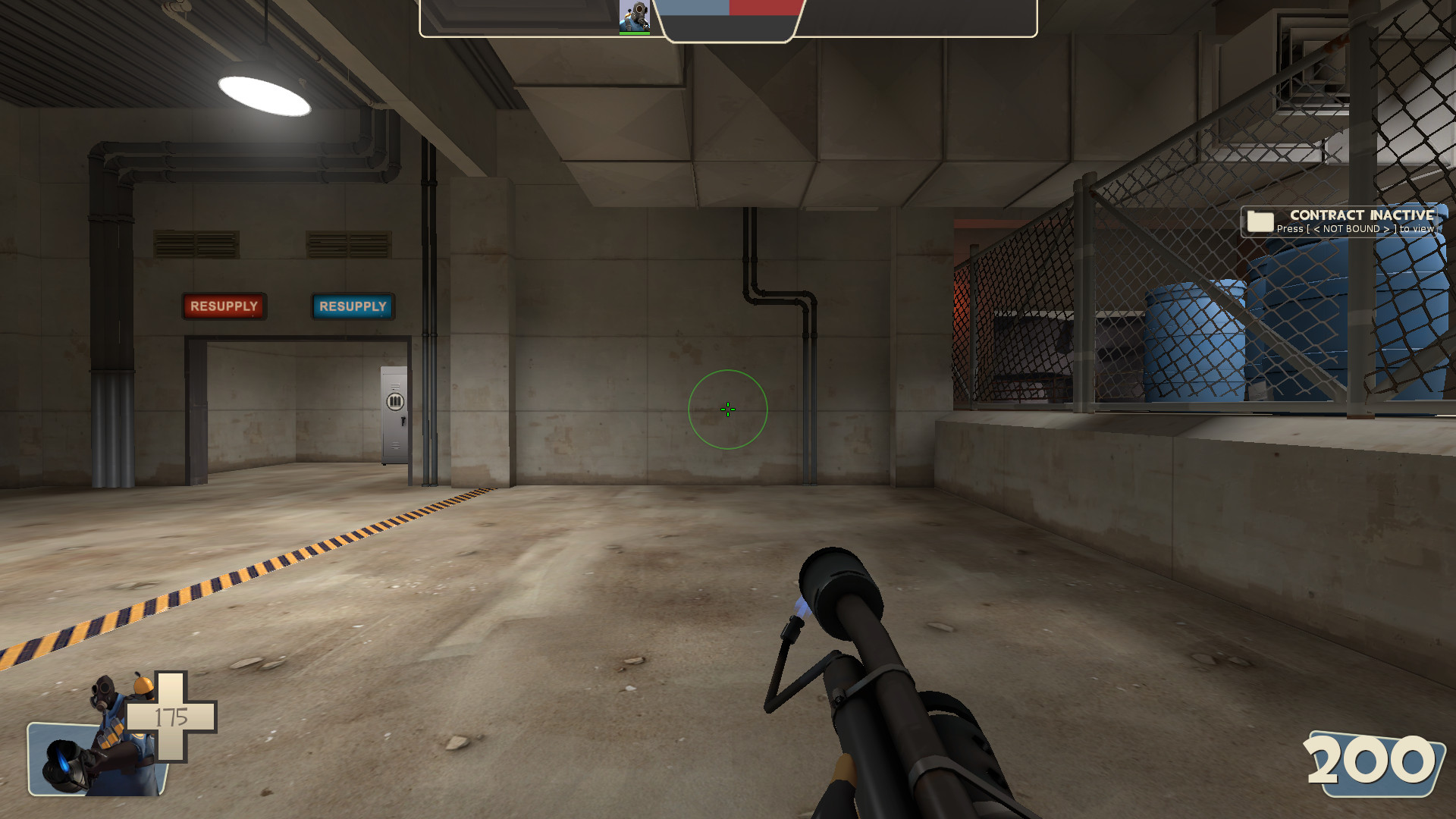This screenshot has width=1456, height=819.
Task: Expand the CONTRACT INACTIVE notification panel
Action: tap(1338, 222)
